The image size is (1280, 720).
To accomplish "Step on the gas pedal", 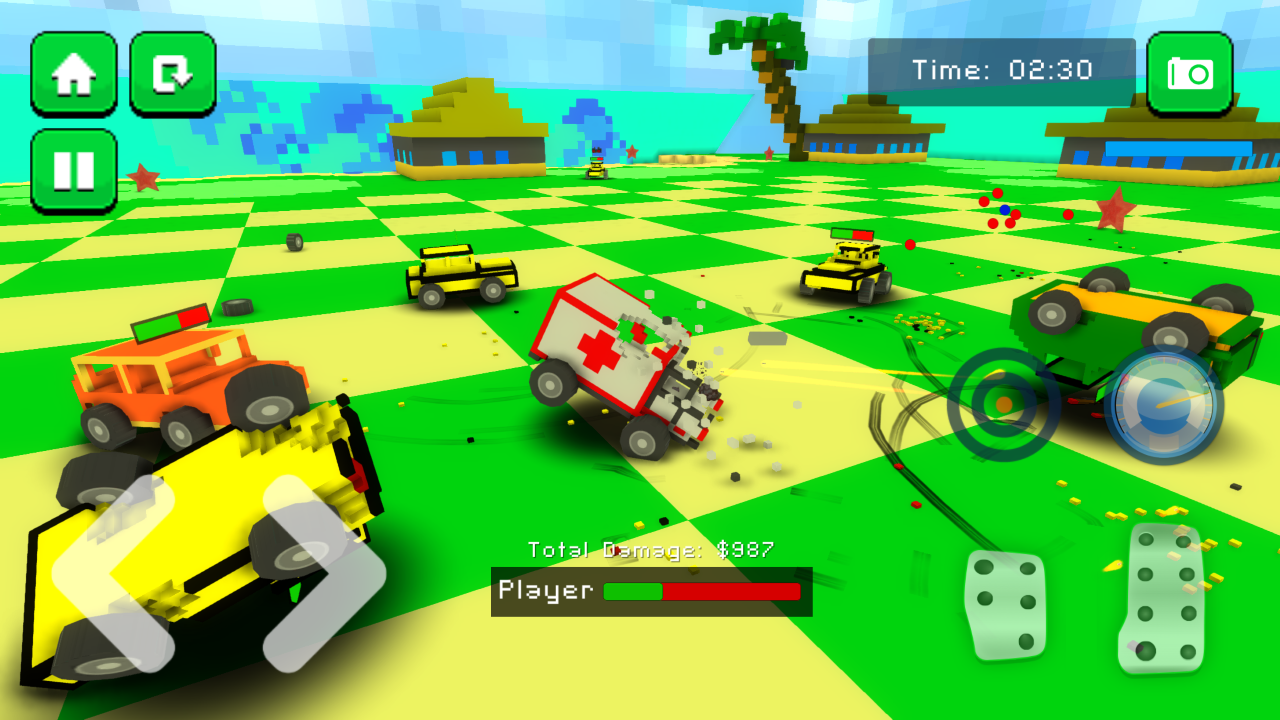I will pyautogui.click(x=1162, y=597).
